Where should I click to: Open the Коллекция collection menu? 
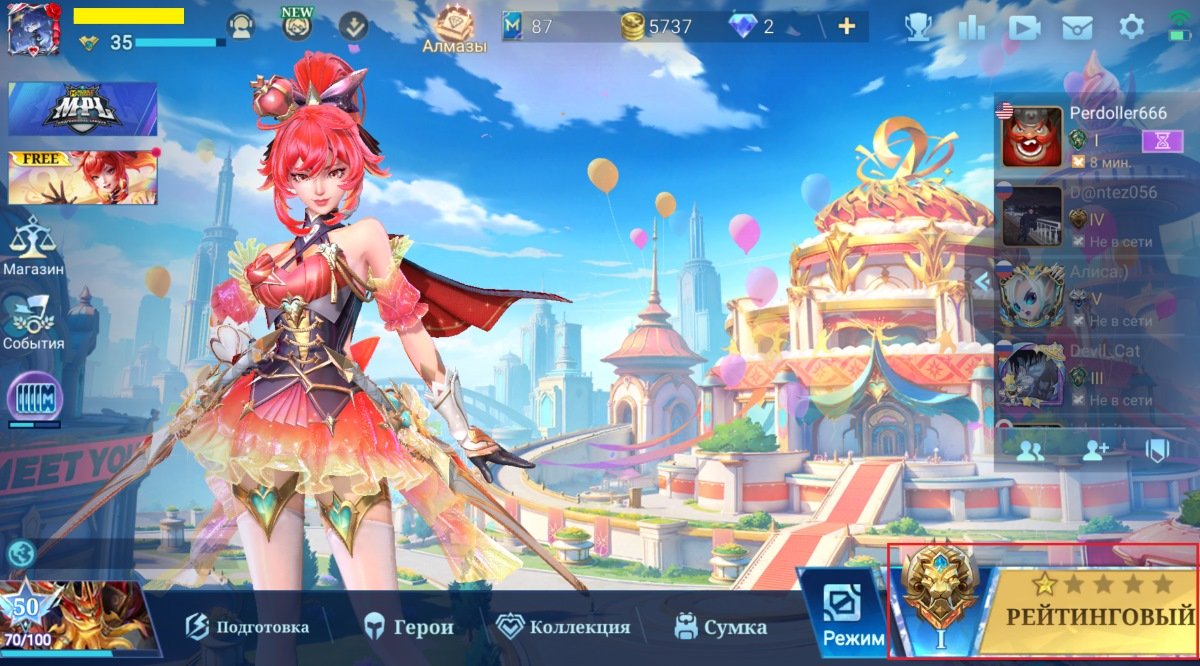564,627
